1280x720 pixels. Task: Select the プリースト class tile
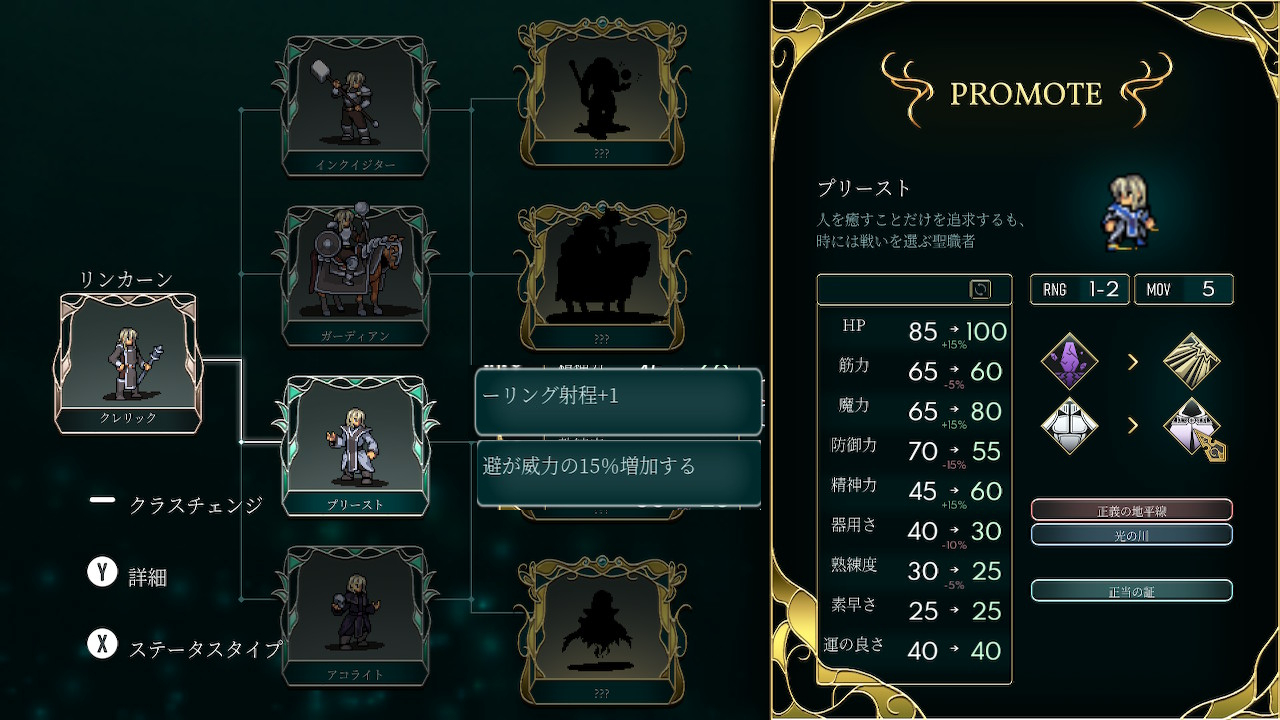pos(355,445)
